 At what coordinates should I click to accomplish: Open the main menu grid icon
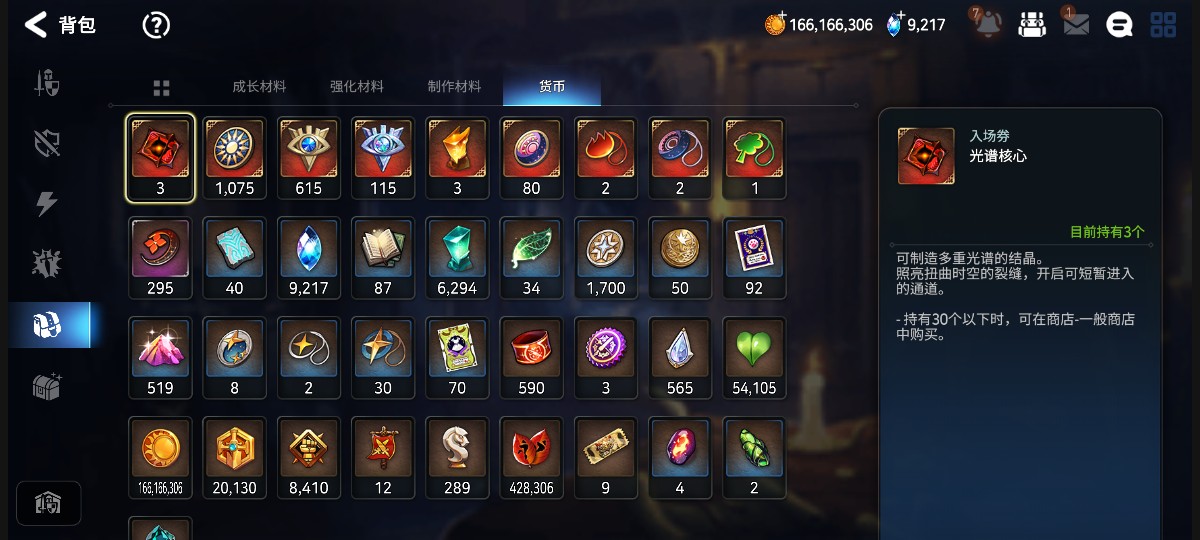coord(1163,25)
